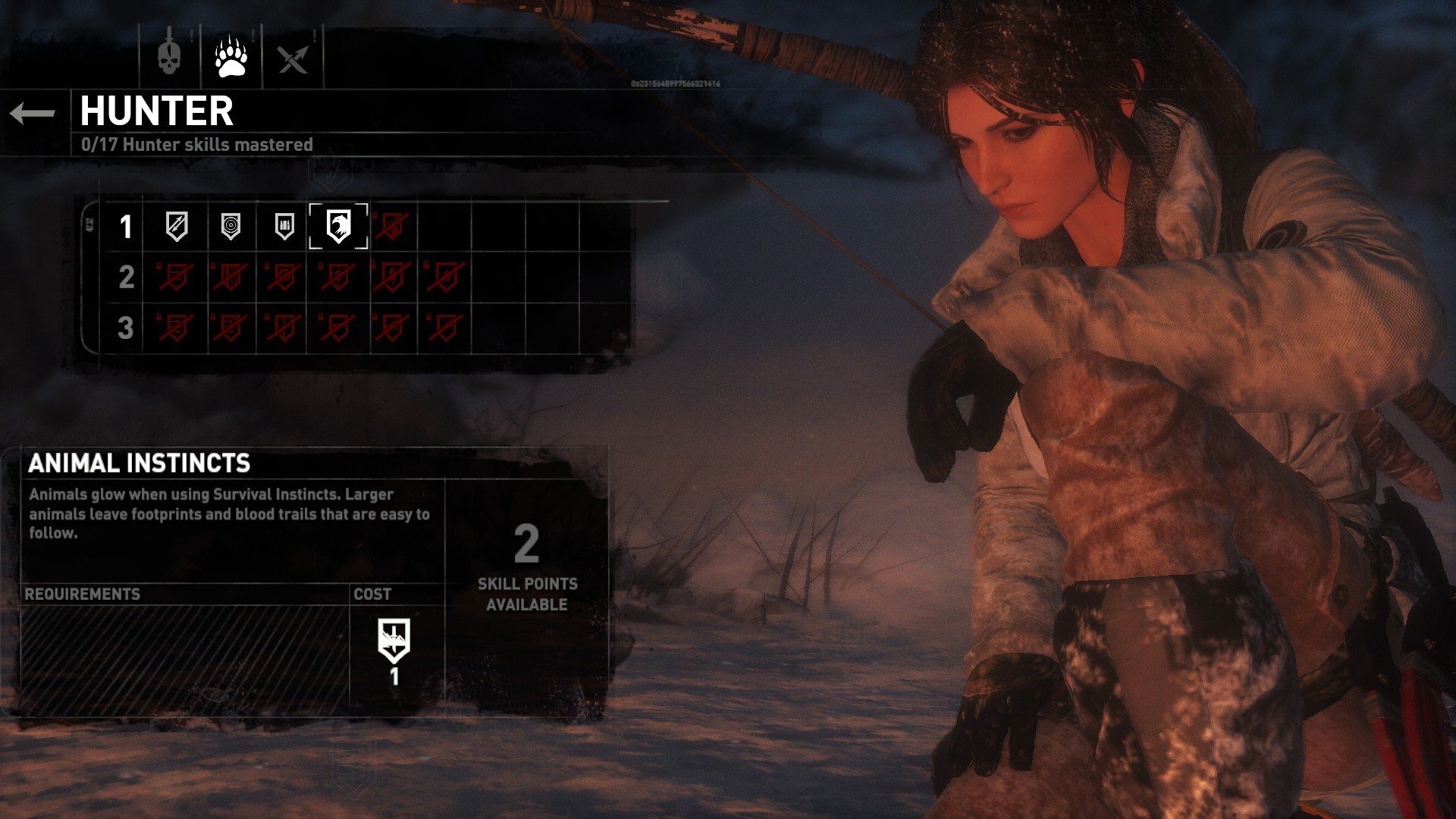Viewport: 1456px width, 819px height.
Task: Go back with the left arrow button
Action: [x=33, y=114]
